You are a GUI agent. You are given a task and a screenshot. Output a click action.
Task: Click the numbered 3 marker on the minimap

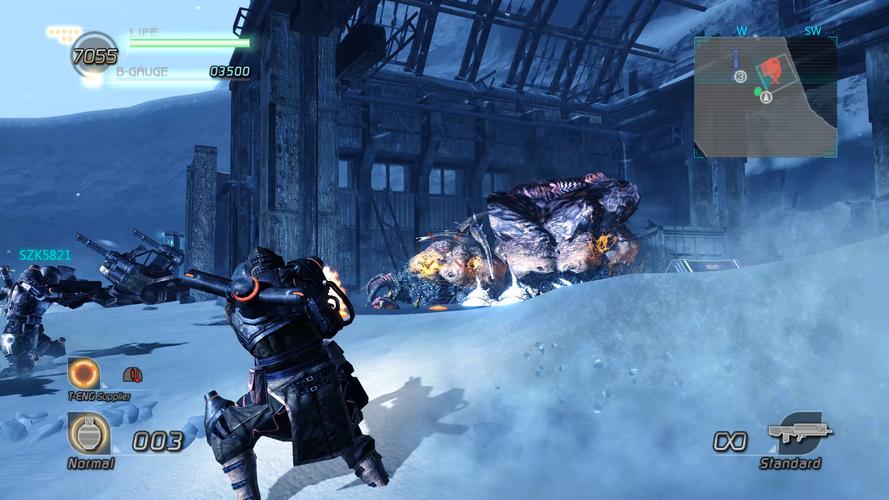tap(740, 76)
